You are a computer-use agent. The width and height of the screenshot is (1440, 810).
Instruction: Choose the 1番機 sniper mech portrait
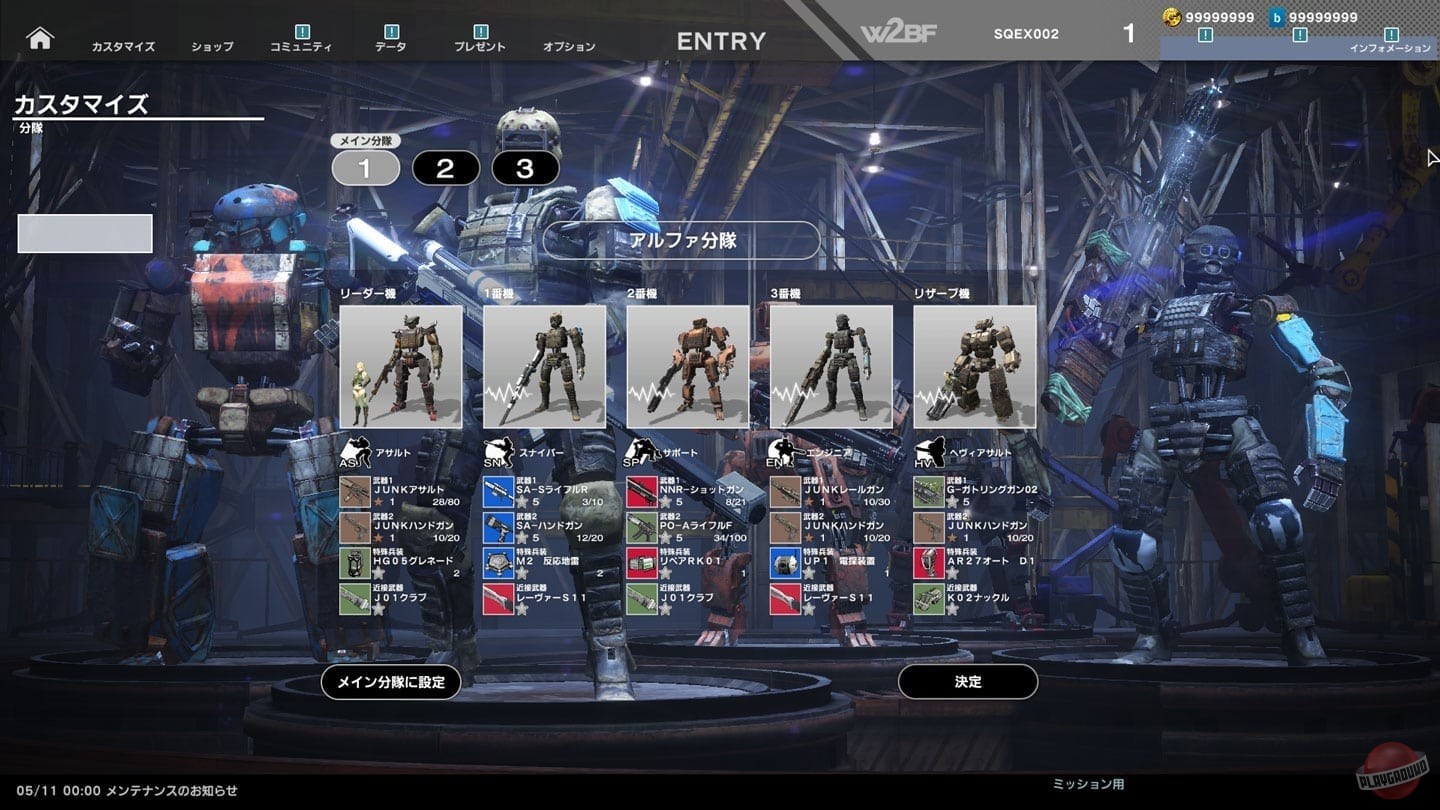[544, 367]
